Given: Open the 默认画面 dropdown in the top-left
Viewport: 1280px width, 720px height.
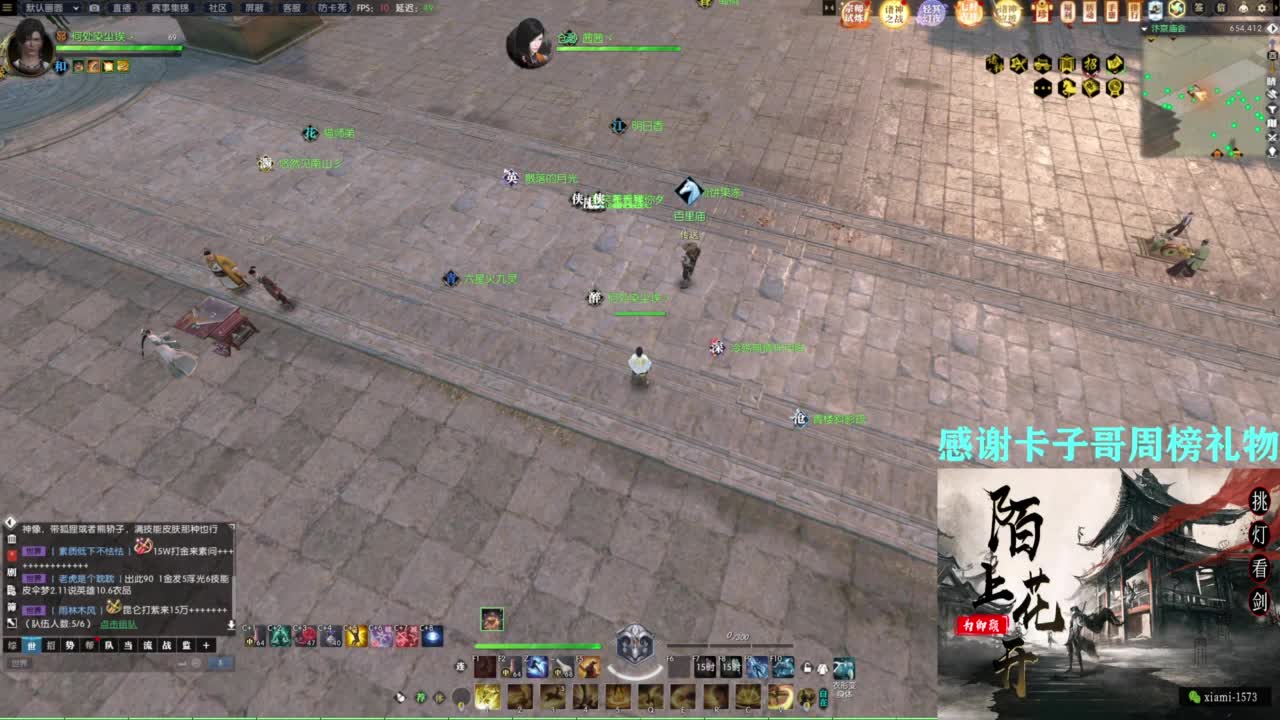Looking at the screenshot, I should pyautogui.click(x=45, y=8).
